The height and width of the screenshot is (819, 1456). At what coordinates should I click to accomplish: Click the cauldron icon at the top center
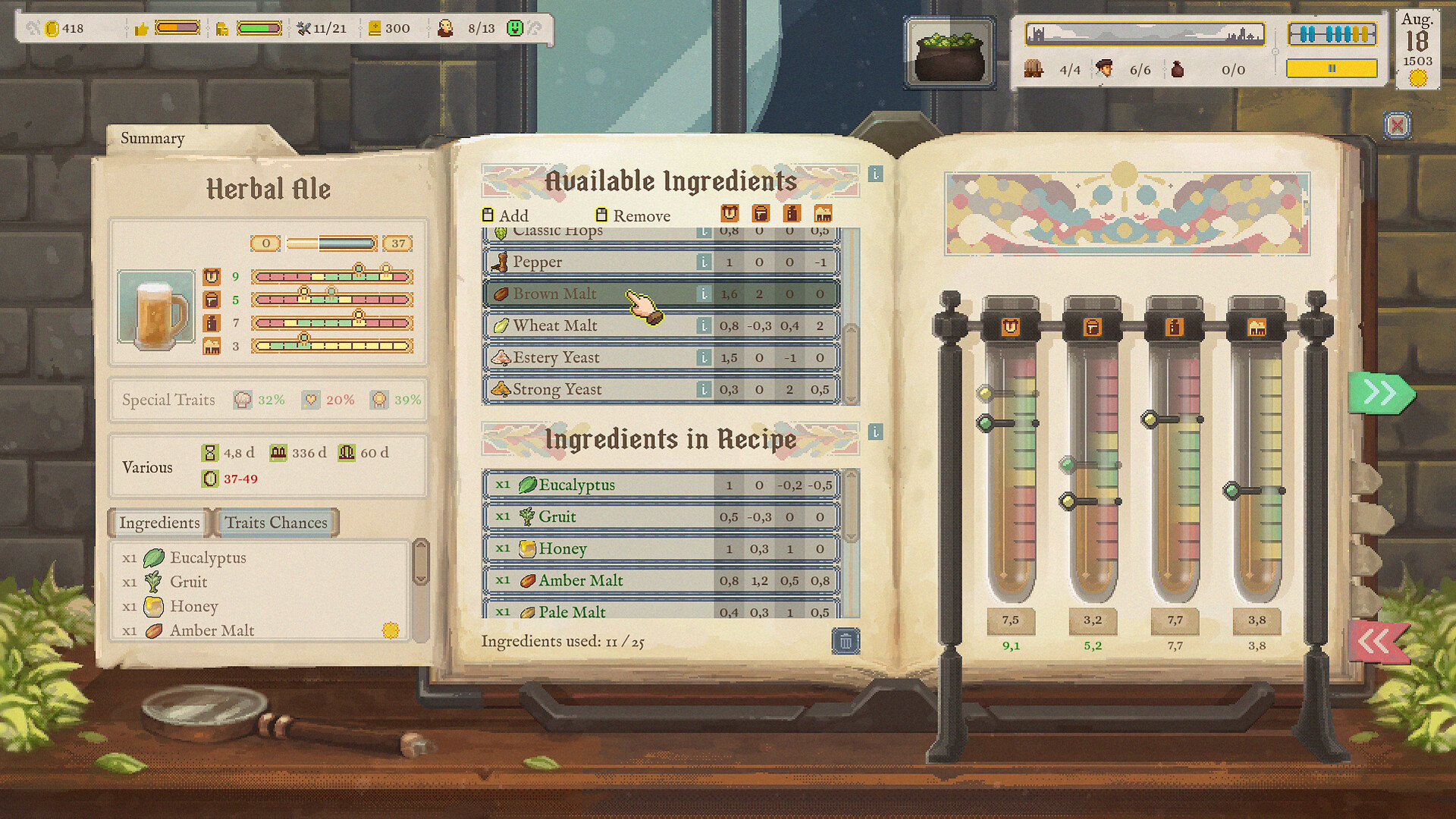click(x=949, y=52)
